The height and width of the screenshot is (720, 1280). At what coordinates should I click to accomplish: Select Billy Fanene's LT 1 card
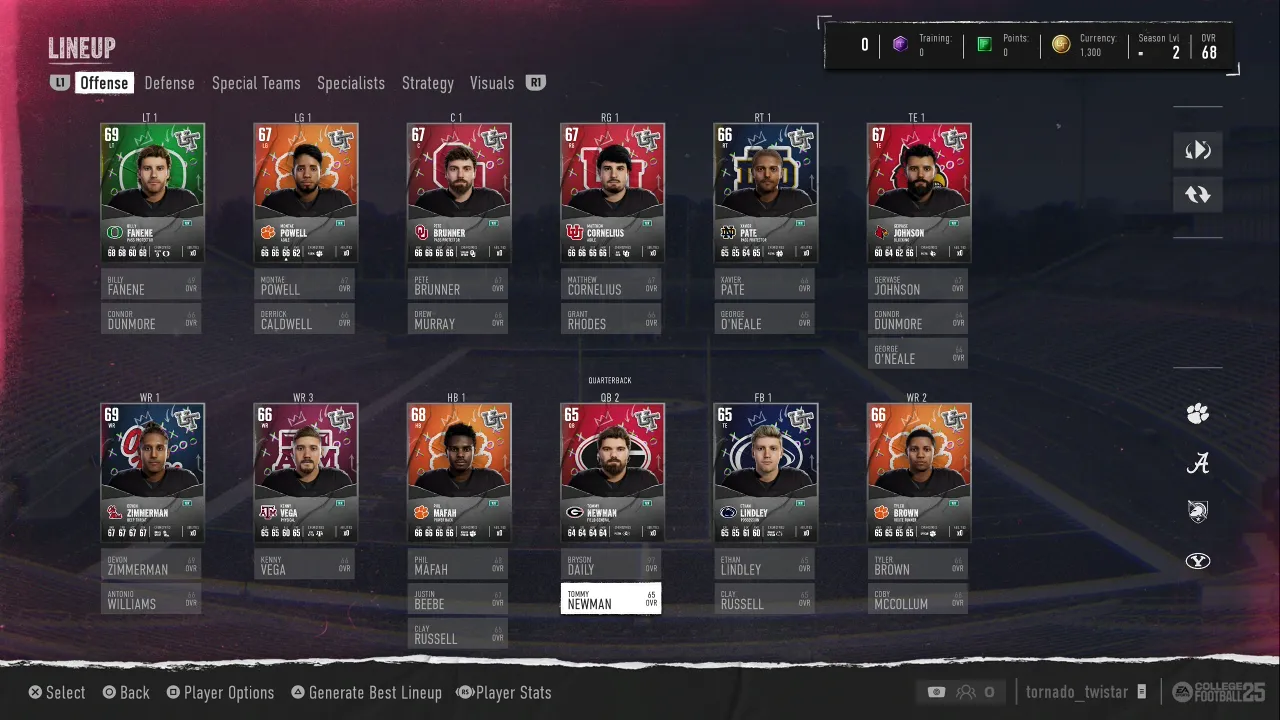(x=152, y=192)
